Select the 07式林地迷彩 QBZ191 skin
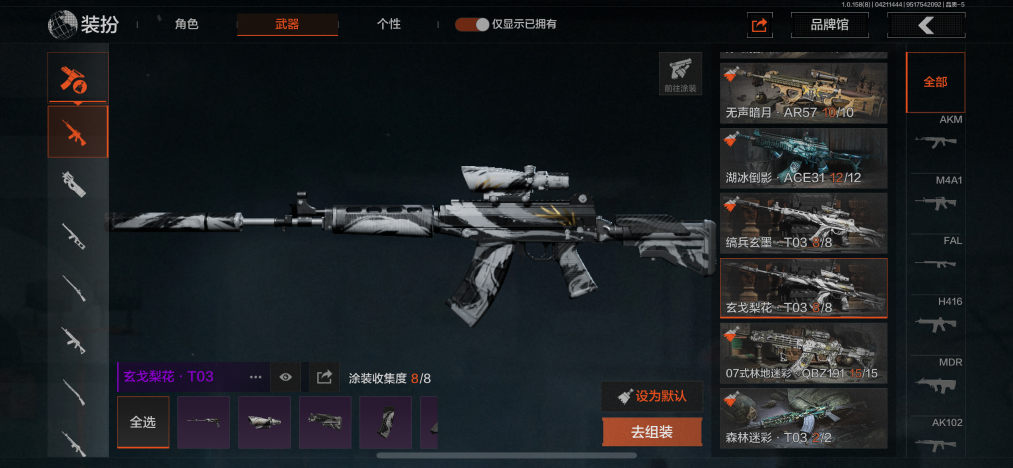Image resolution: width=1013 pixels, height=468 pixels. [x=803, y=353]
